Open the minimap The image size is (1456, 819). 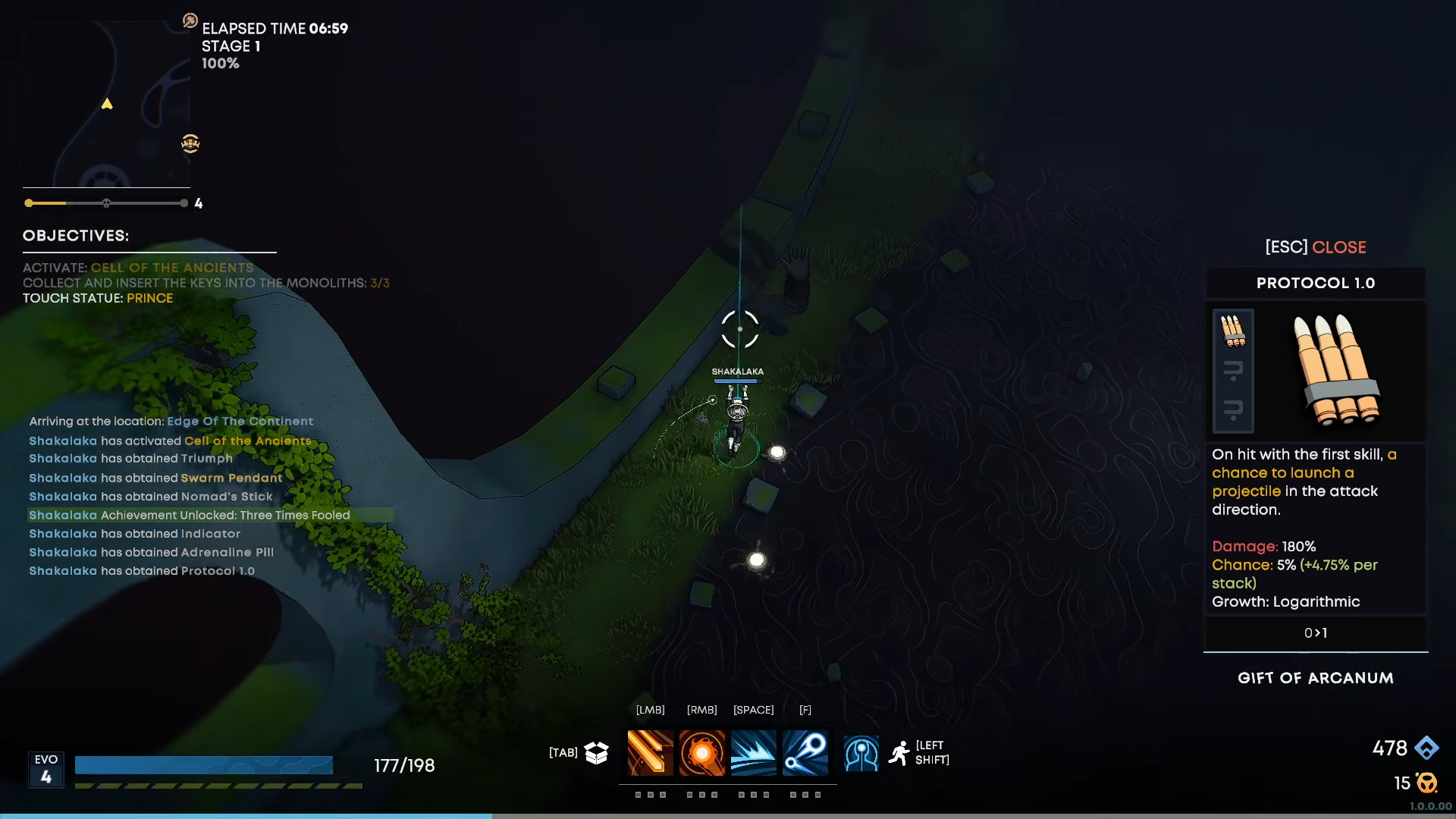click(106, 104)
